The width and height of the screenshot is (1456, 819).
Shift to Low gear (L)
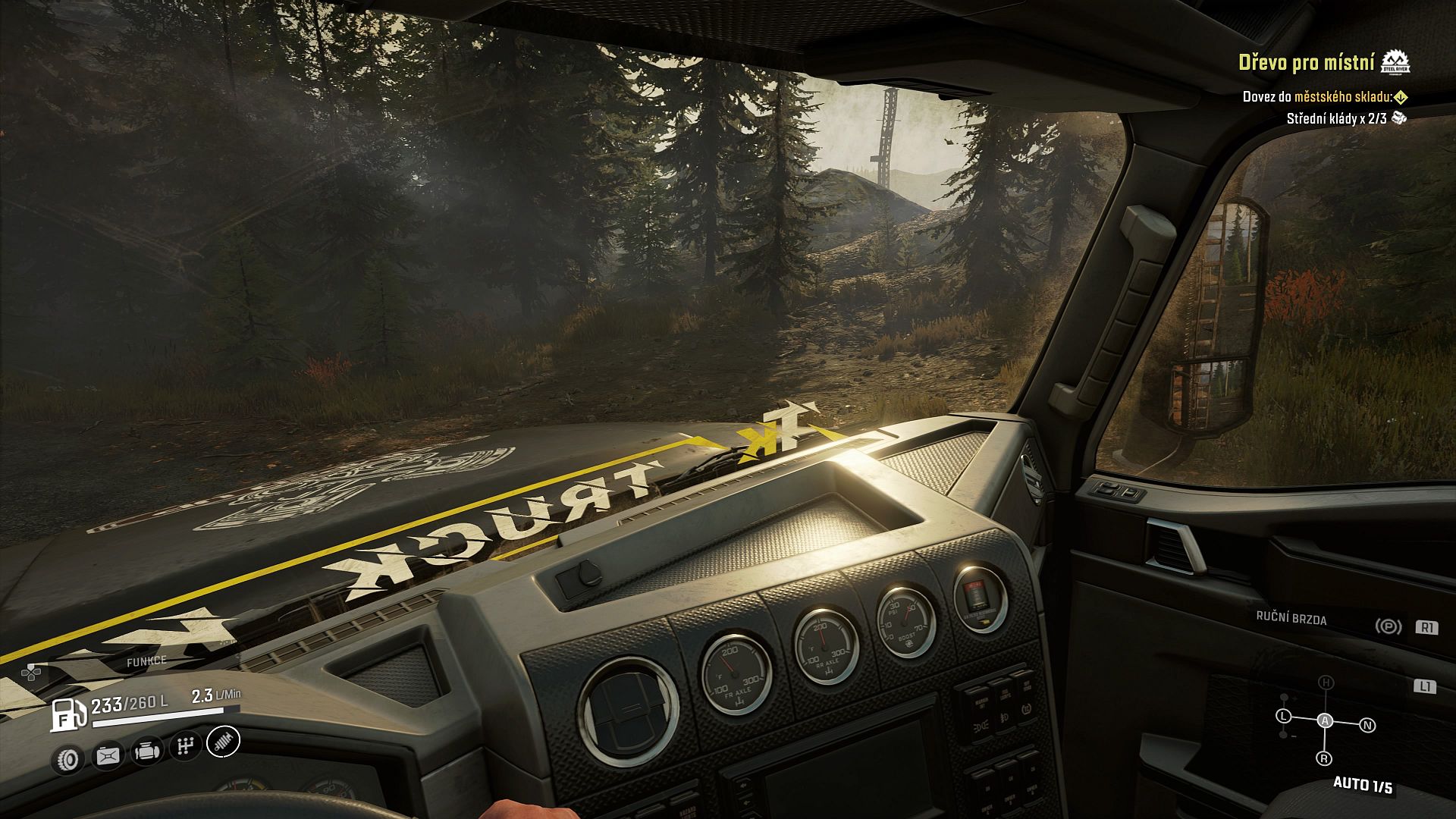click(1283, 716)
